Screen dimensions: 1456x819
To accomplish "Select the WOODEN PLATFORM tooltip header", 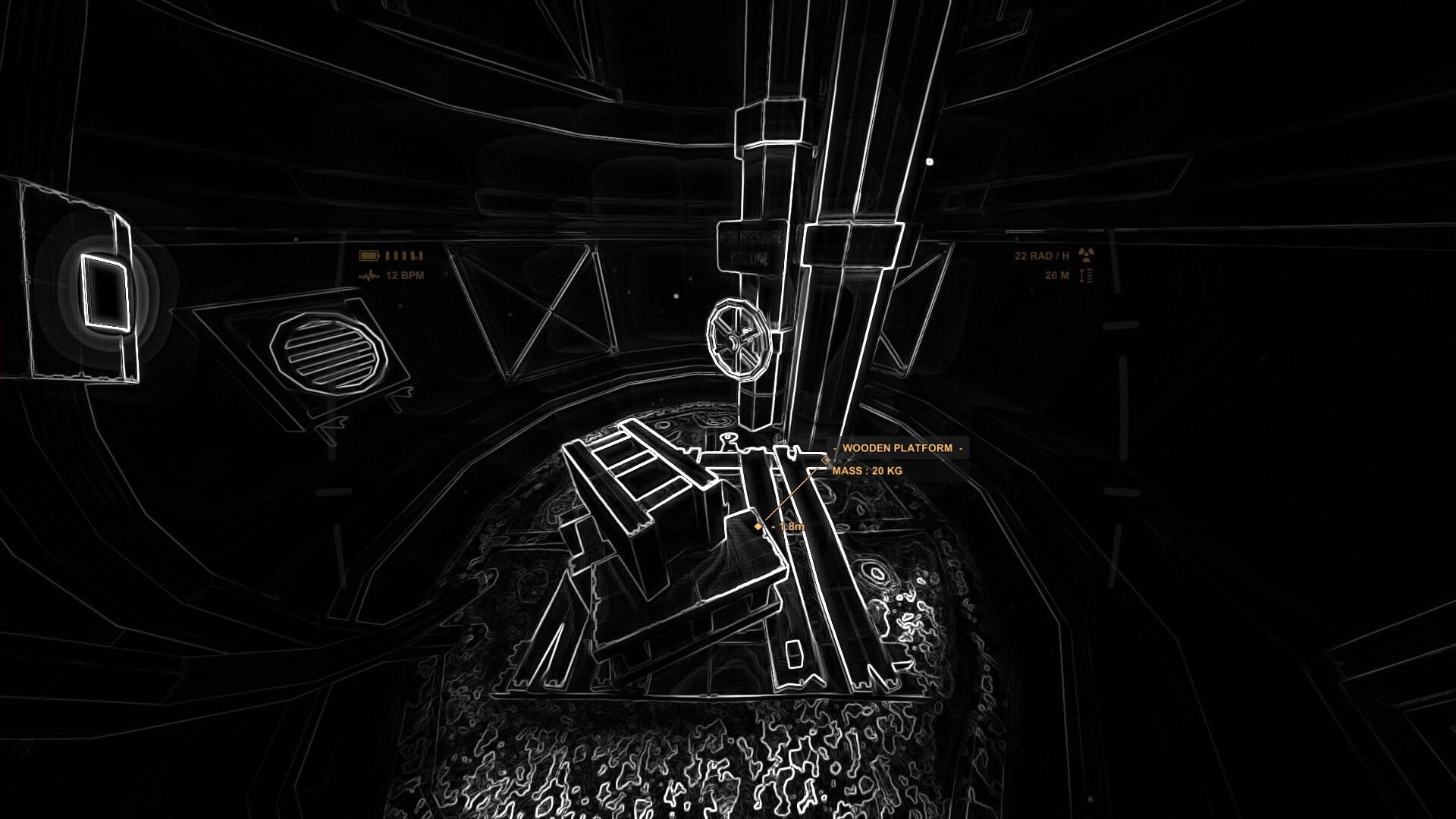I will (x=896, y=448).
